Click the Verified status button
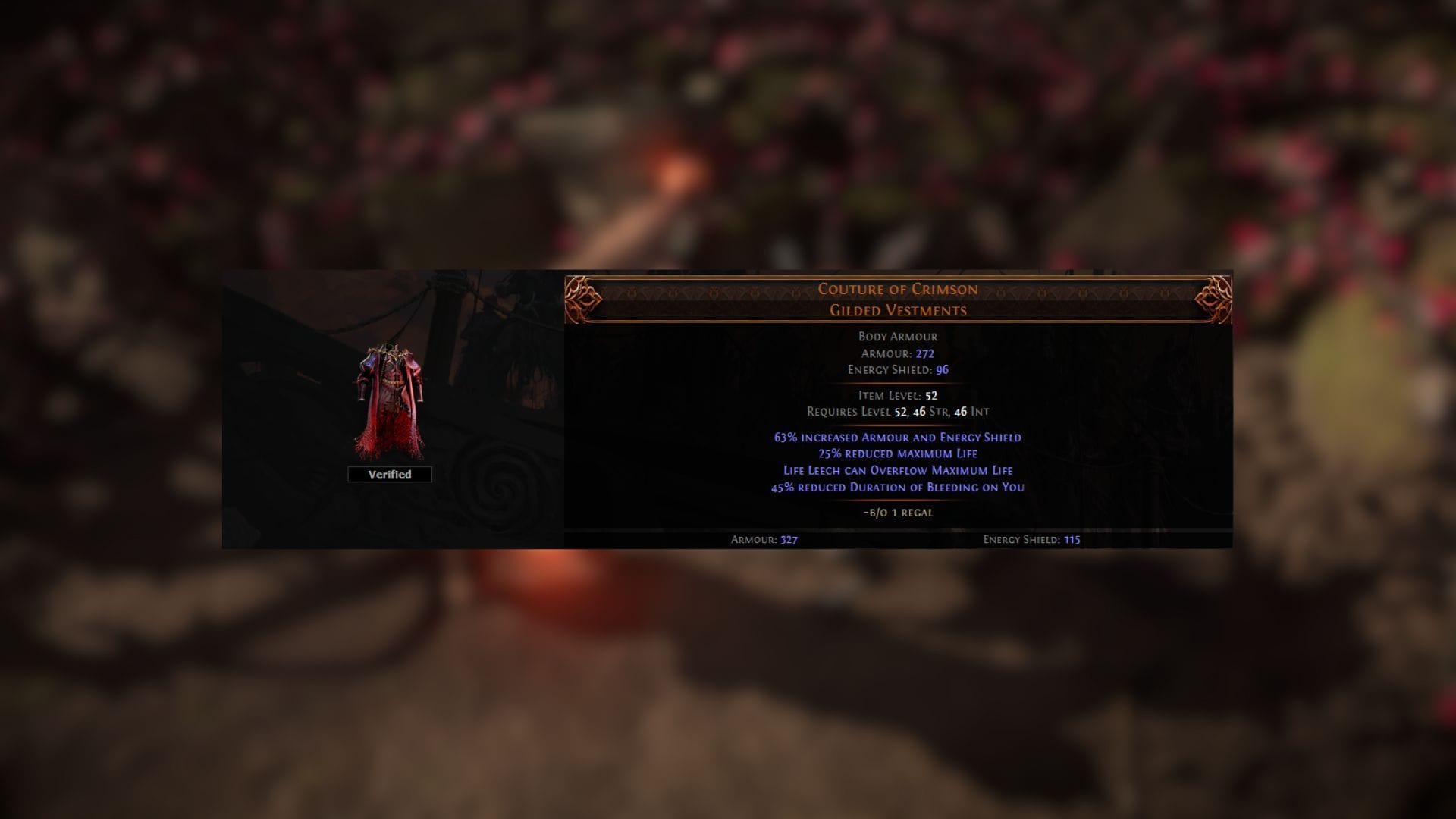Screen dimensions: 1456x819 click(x=389, y=474)
